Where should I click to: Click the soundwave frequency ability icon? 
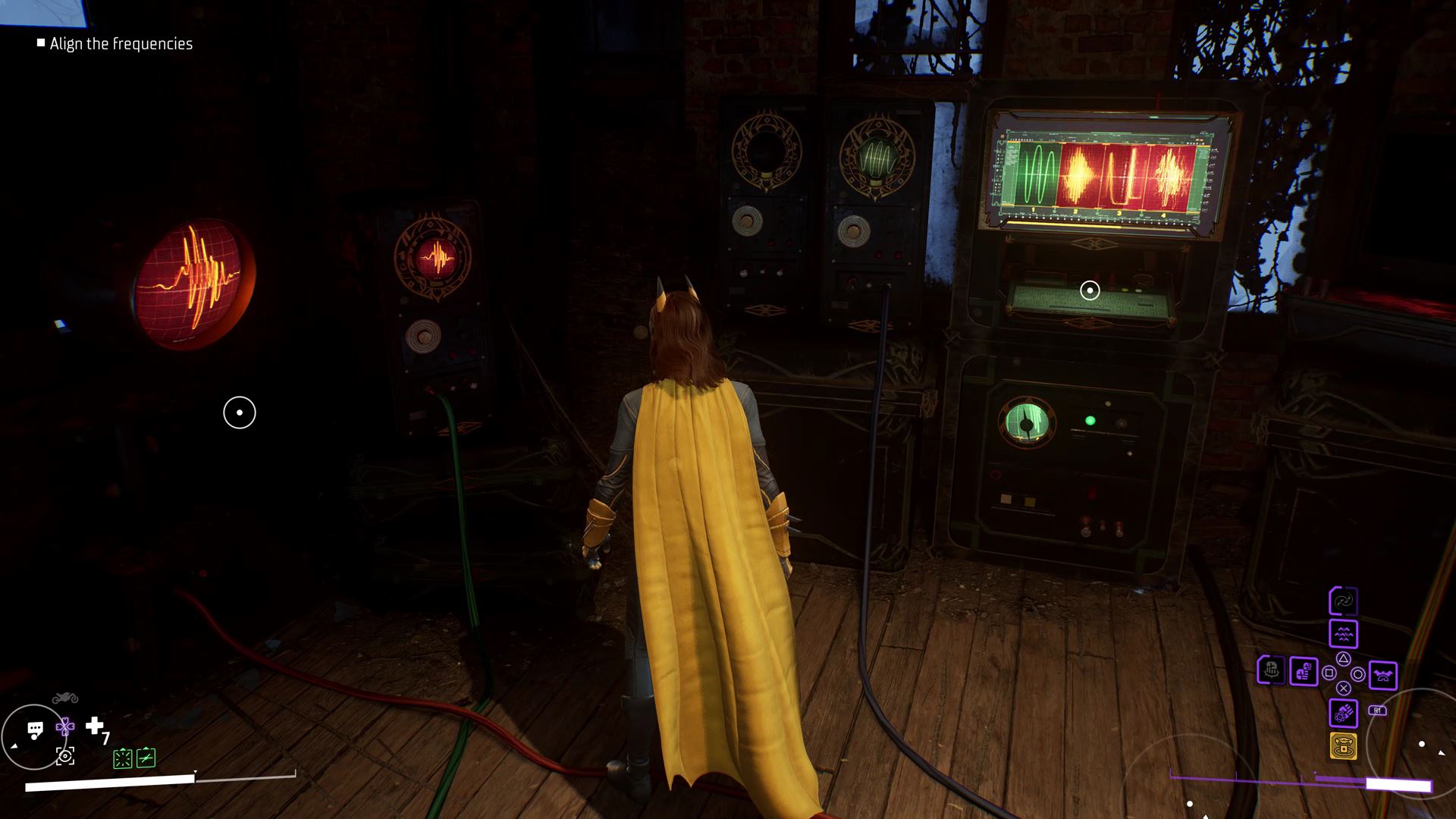(1344, 634)
